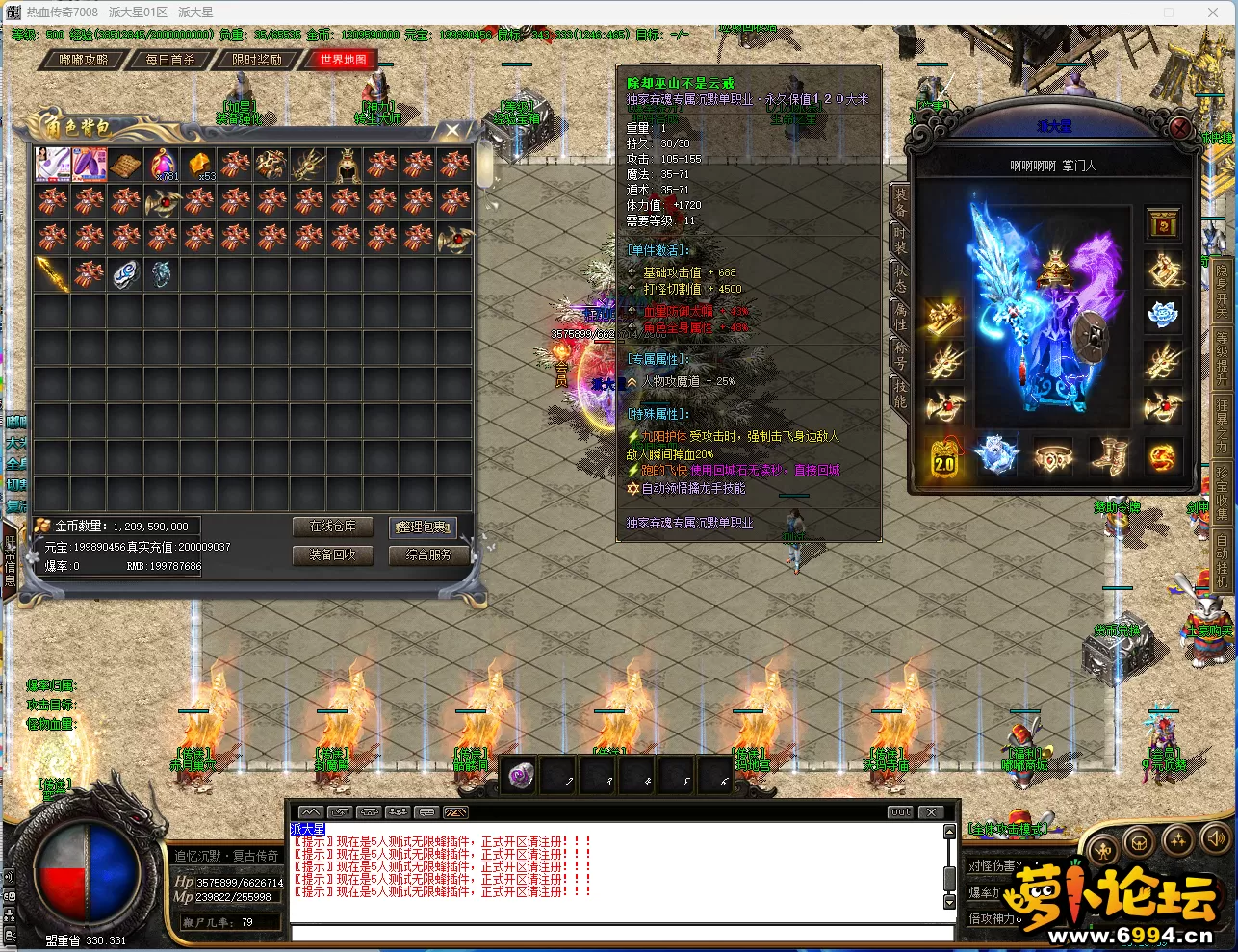This screenshot has width=1238, height=952.
Task: Select the gold ore stack x53
Action: (x=199, y=165)
